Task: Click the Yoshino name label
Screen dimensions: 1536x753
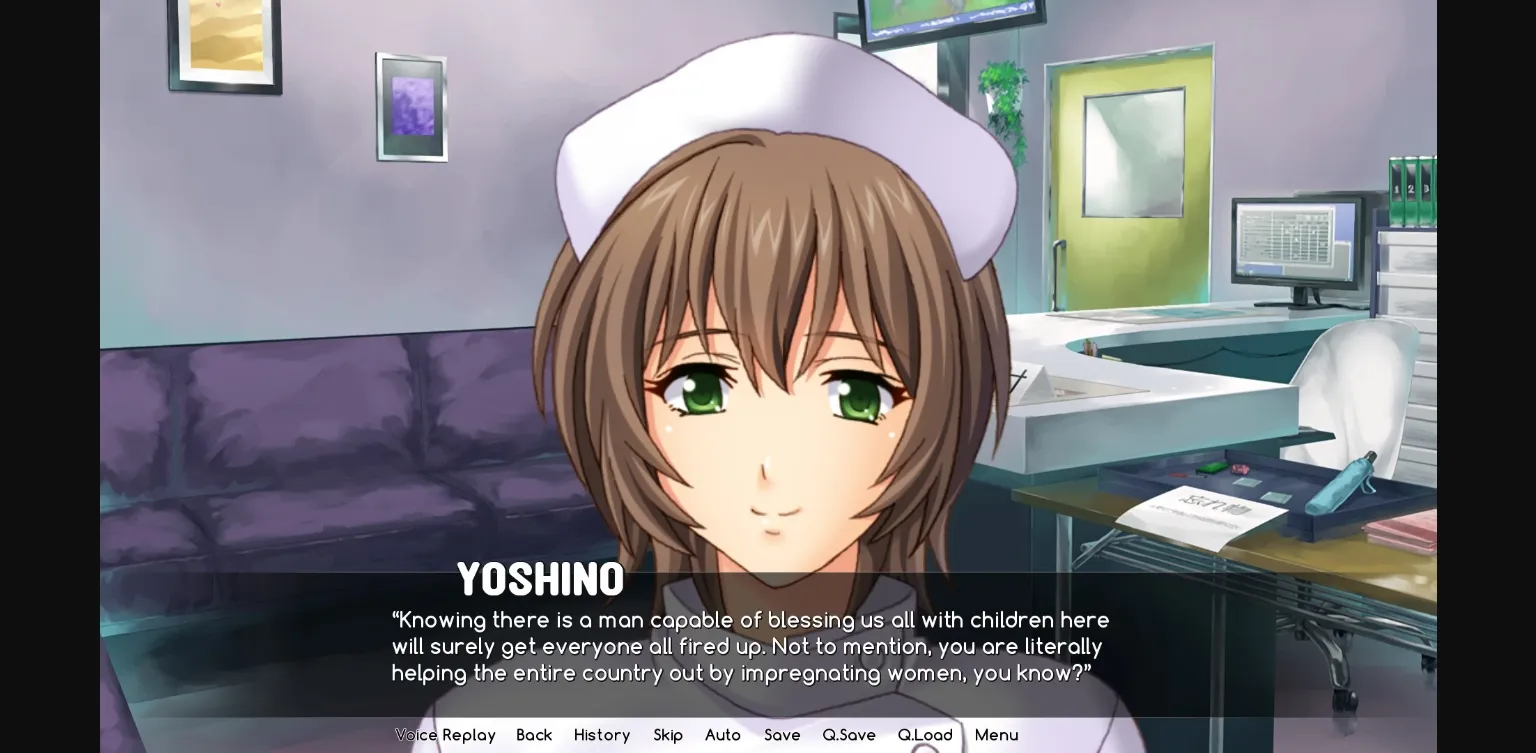Action: coord(540,578)
